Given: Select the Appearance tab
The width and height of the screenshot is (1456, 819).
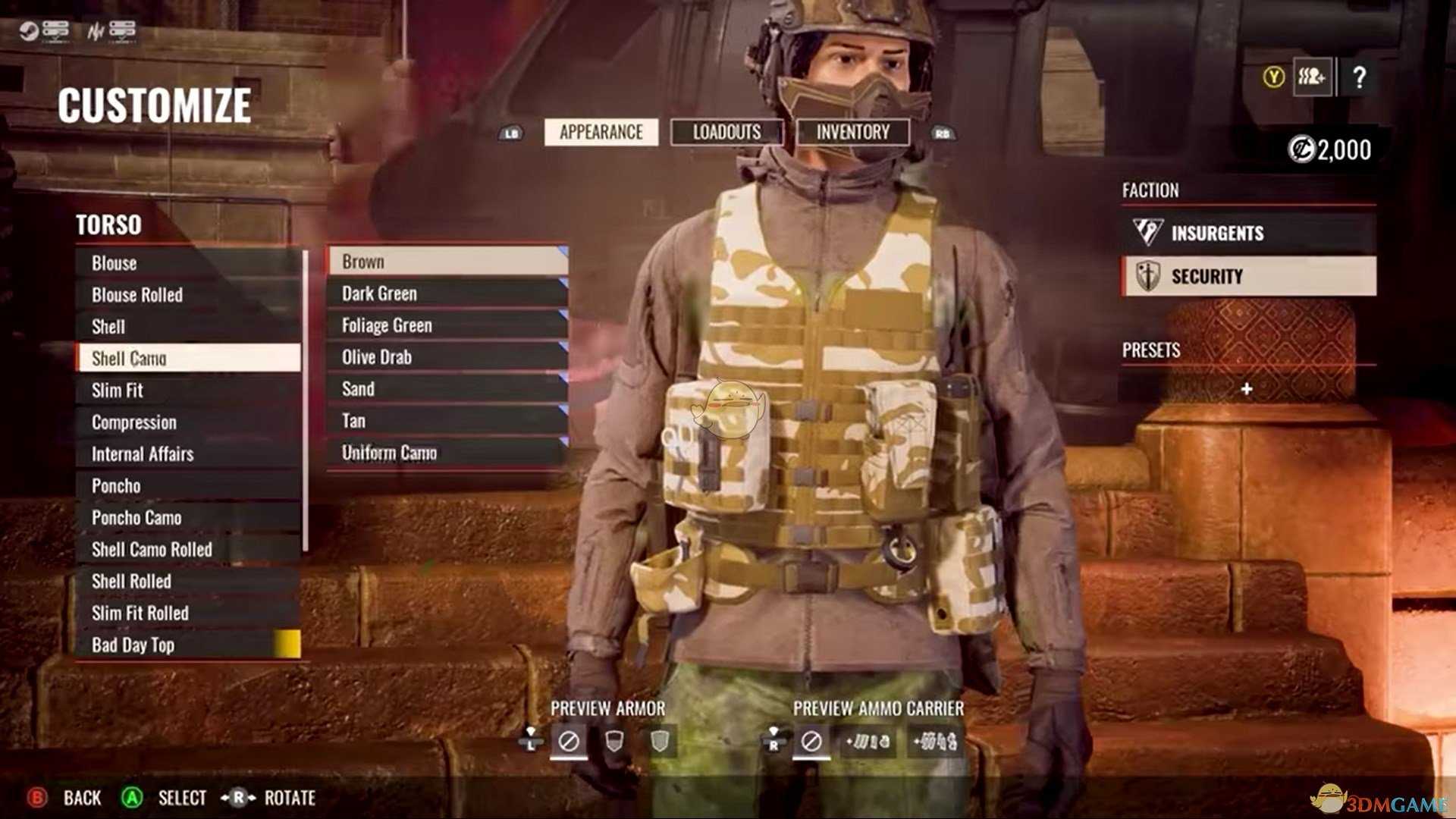Looking at the screenshot, I should click(601, 133).
